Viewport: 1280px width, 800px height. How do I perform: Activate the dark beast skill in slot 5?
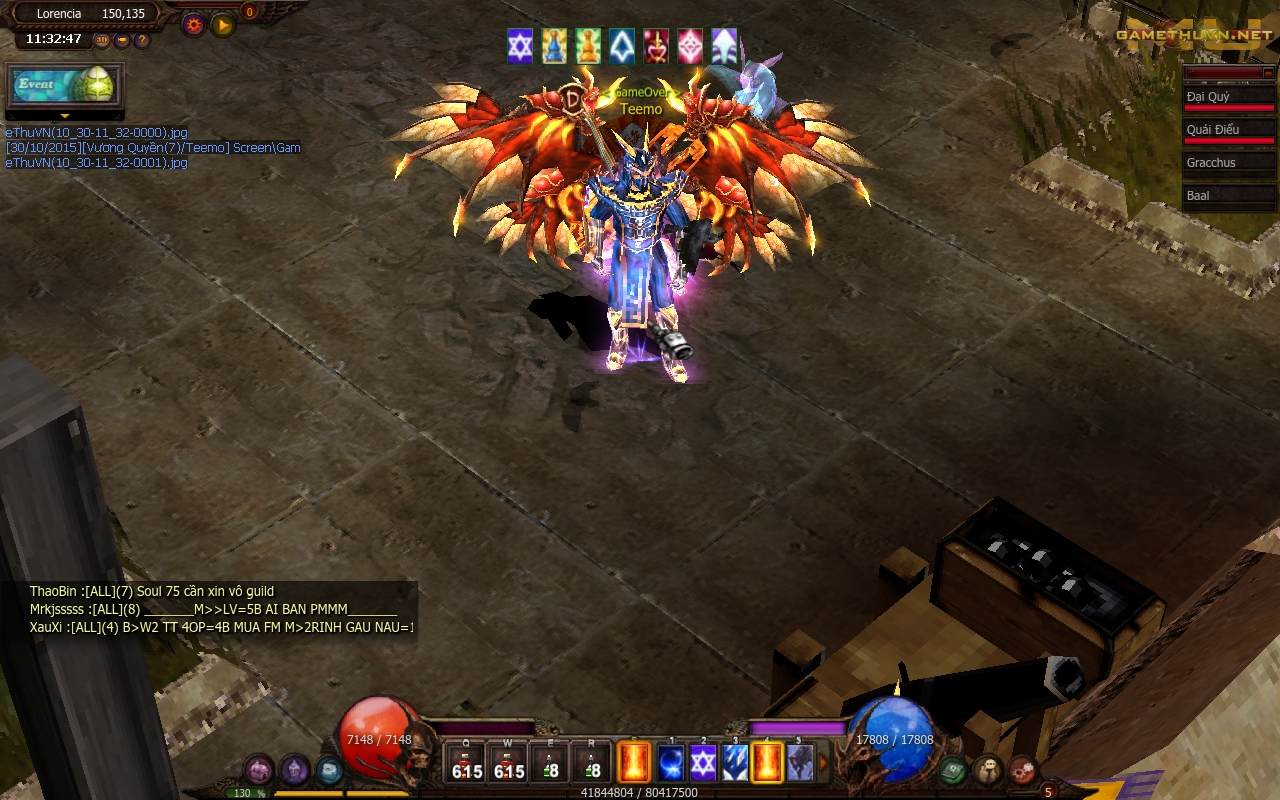pos(799,763)
